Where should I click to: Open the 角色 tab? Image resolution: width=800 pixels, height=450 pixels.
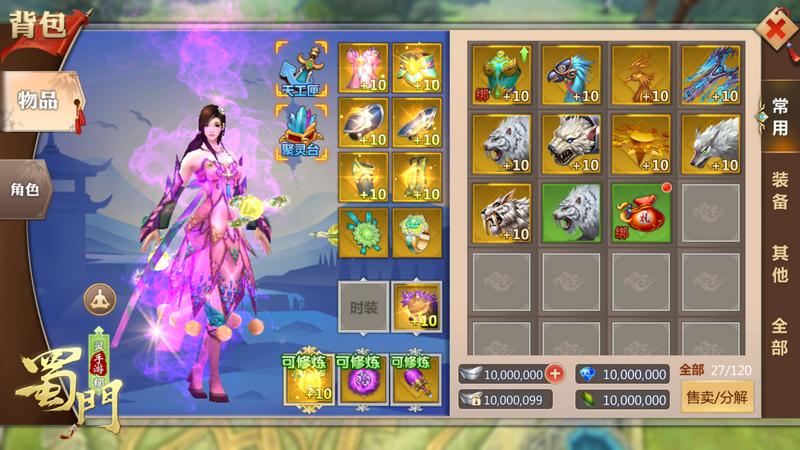tap(27, 187)
